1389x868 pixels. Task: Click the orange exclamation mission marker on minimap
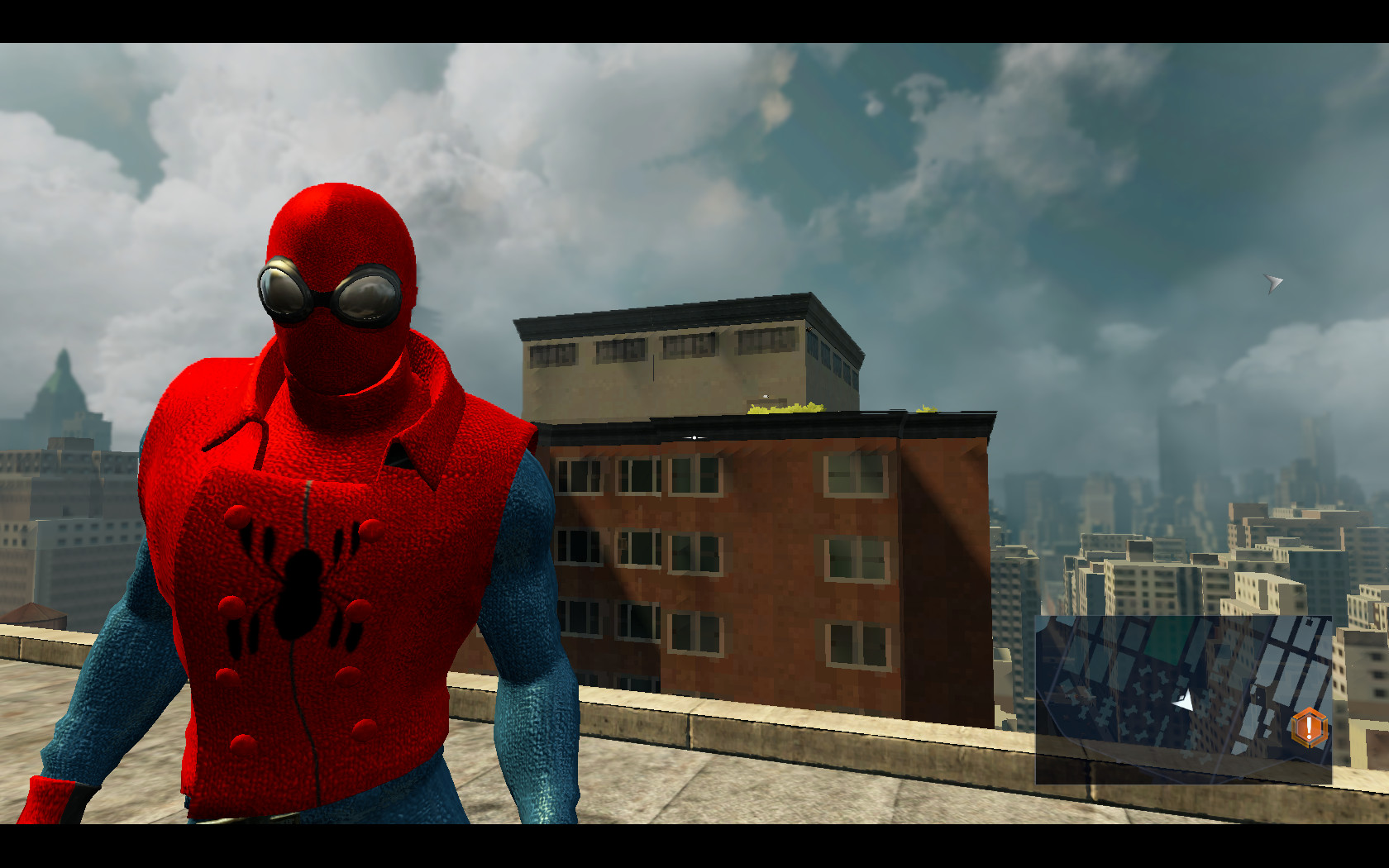point(1309,727)
